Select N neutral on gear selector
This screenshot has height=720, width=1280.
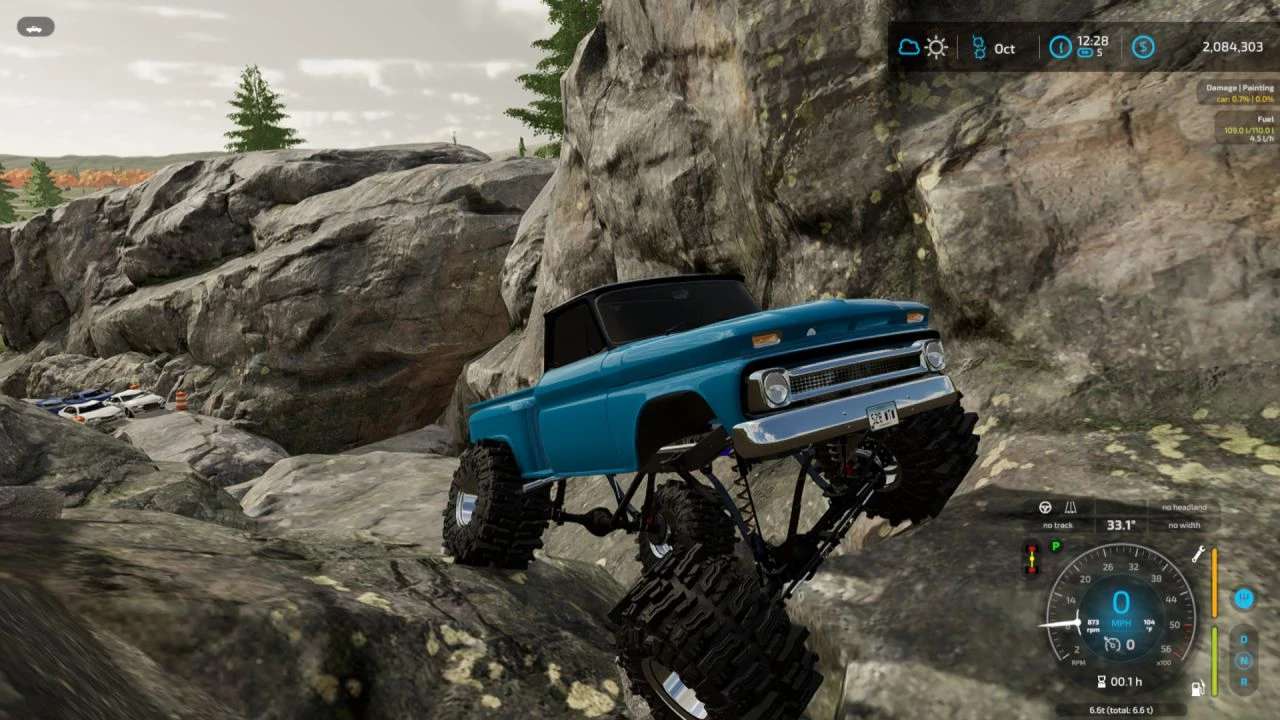click(x=1244, y=661)
